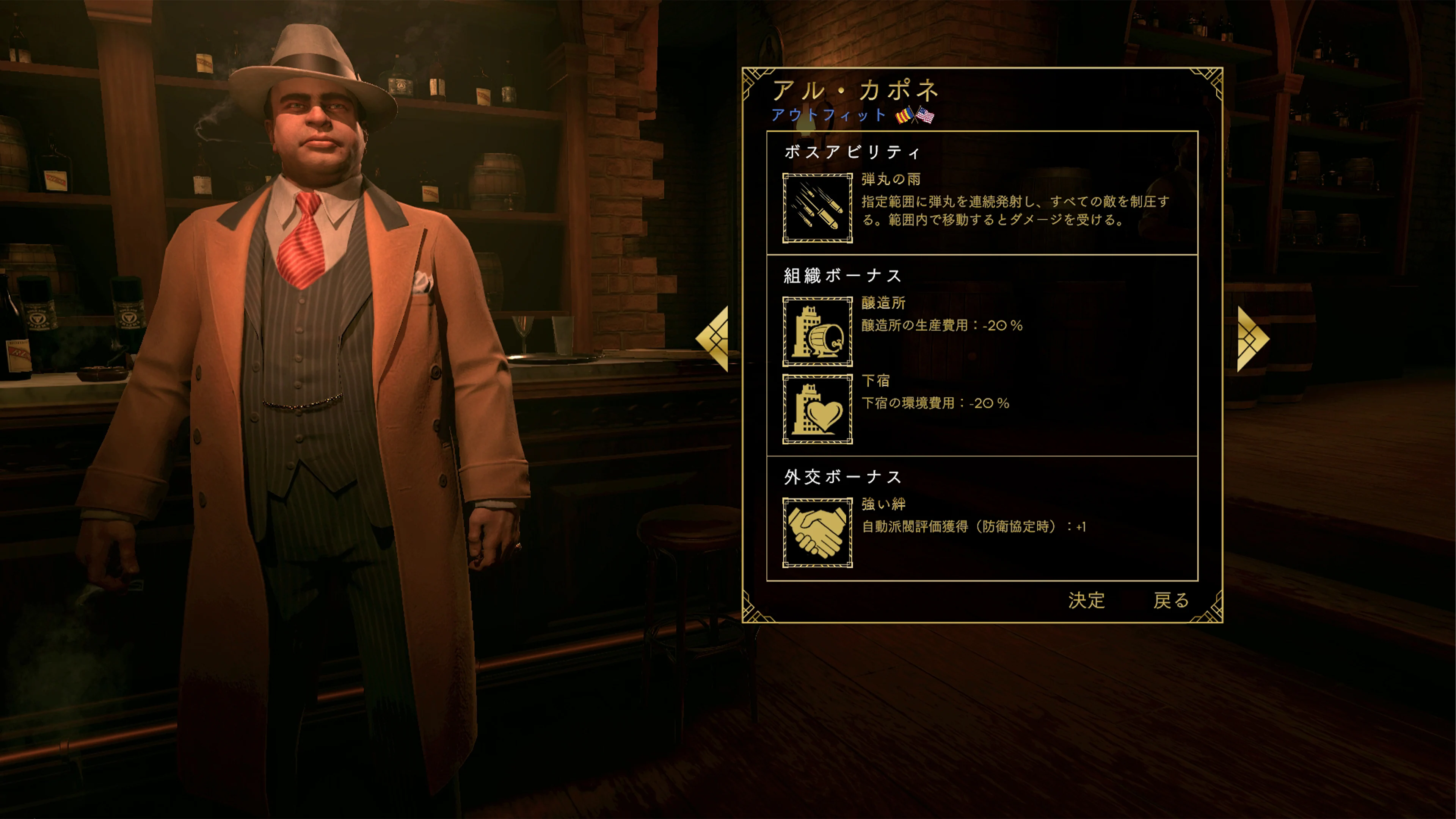
Task: Expand the 外交ボーナス section header
Action: [x=842, y=477]
